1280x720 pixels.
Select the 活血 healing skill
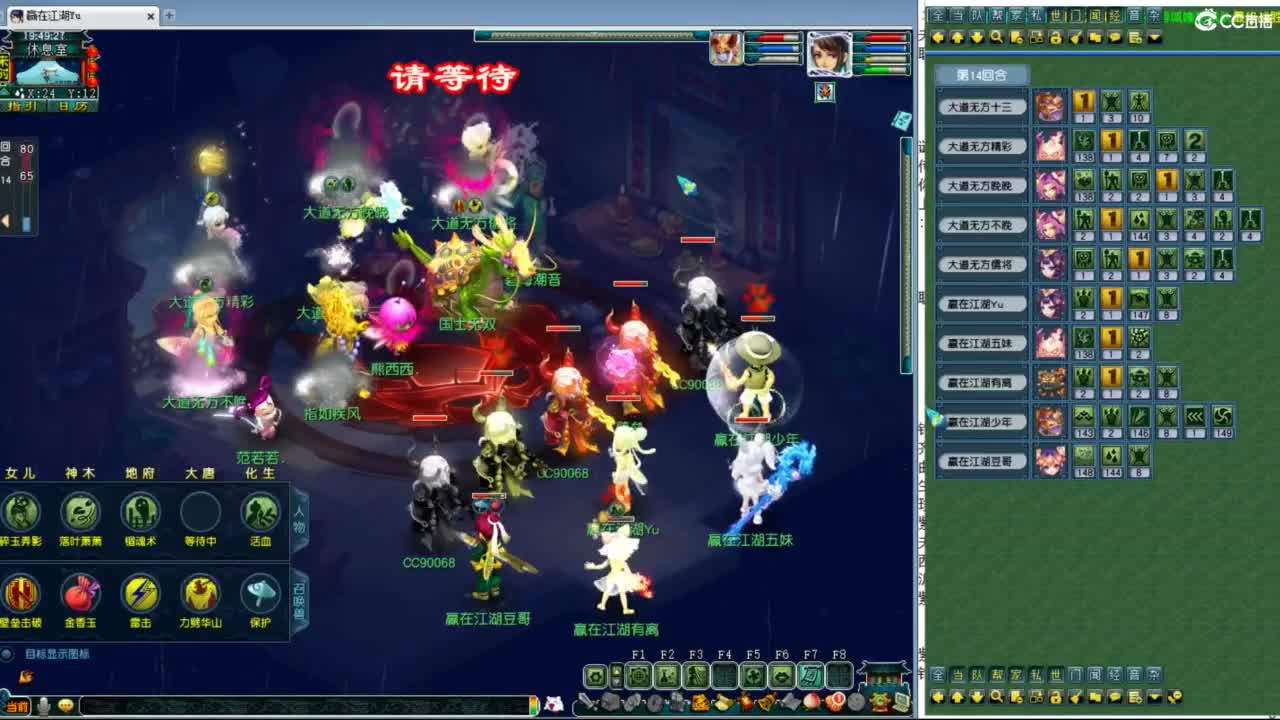click(259, 511)
